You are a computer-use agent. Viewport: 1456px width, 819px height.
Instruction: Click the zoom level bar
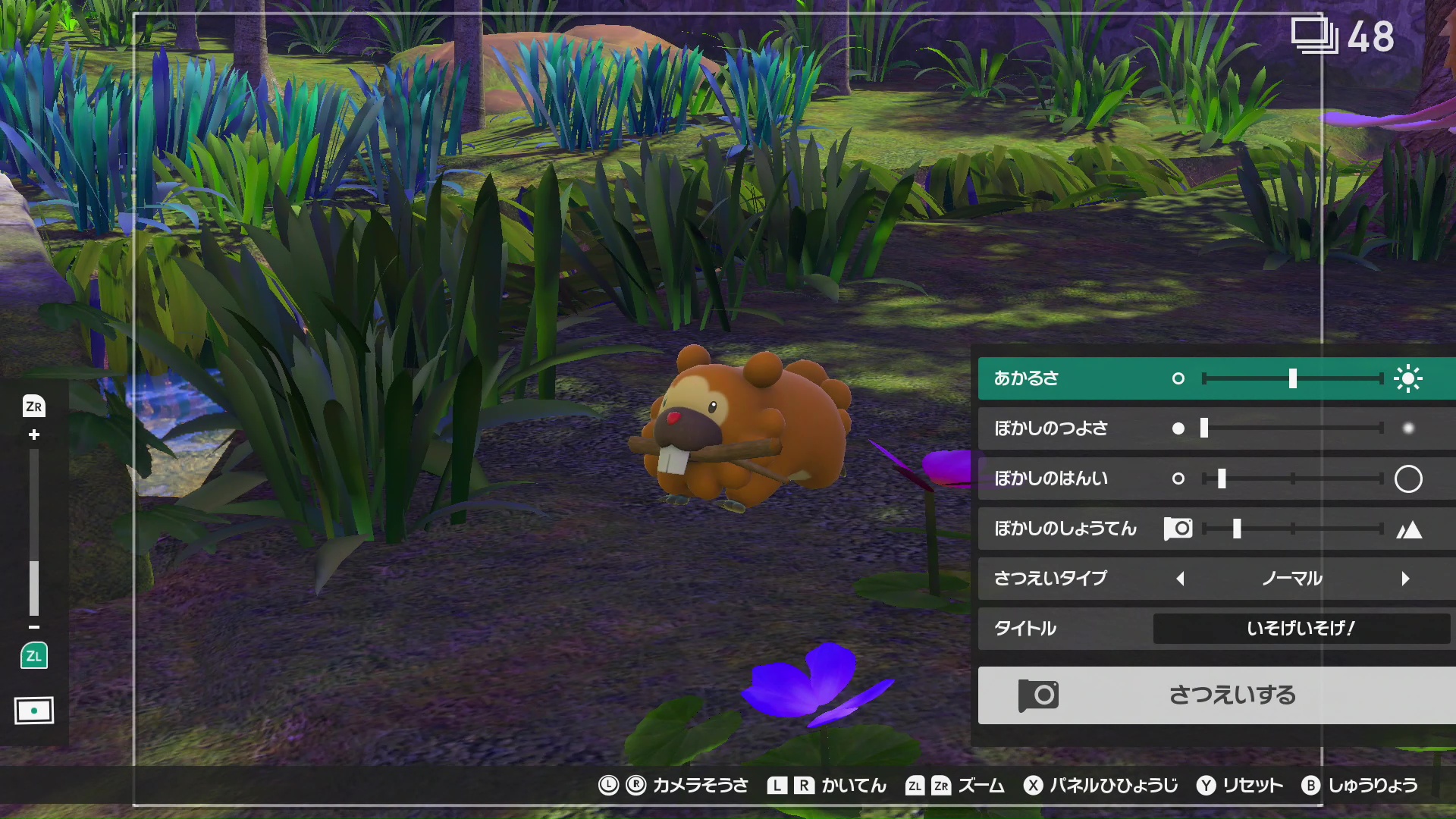coord(34,532)
